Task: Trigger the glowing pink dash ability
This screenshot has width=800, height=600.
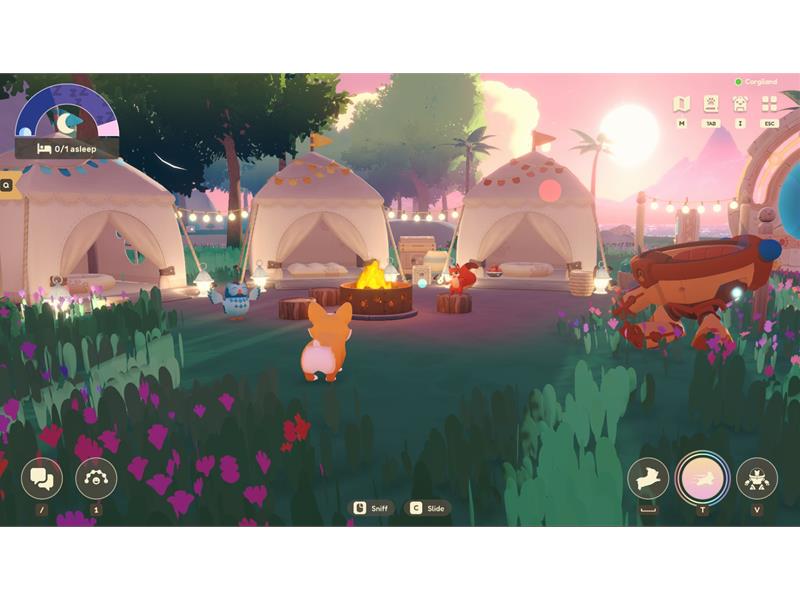Action: 702,477
